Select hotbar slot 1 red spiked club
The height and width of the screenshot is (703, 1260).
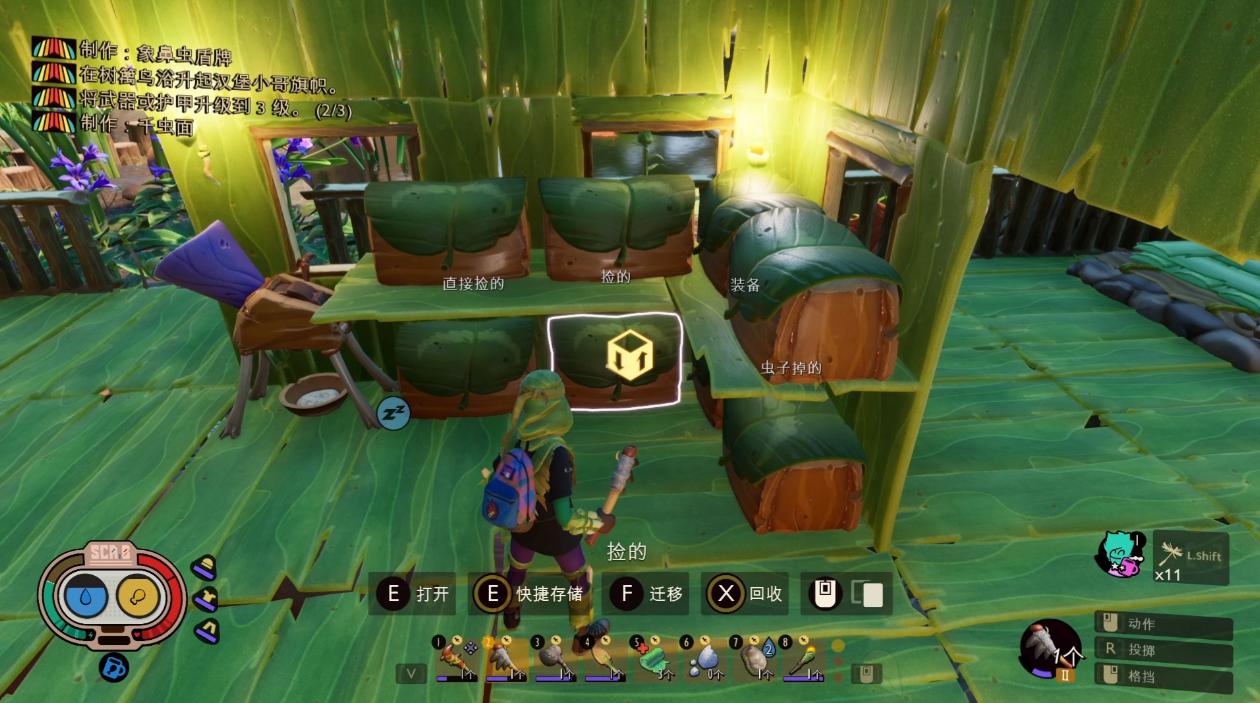(456, 660)
